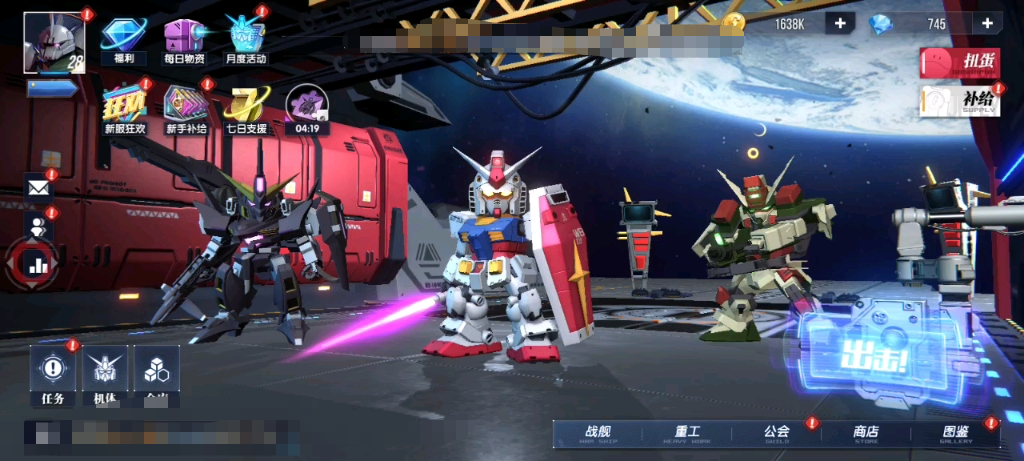Click the bar chart ranking button
This screenshot has height=461, width=1024.
pyautogui.click(x=38, y=263)
